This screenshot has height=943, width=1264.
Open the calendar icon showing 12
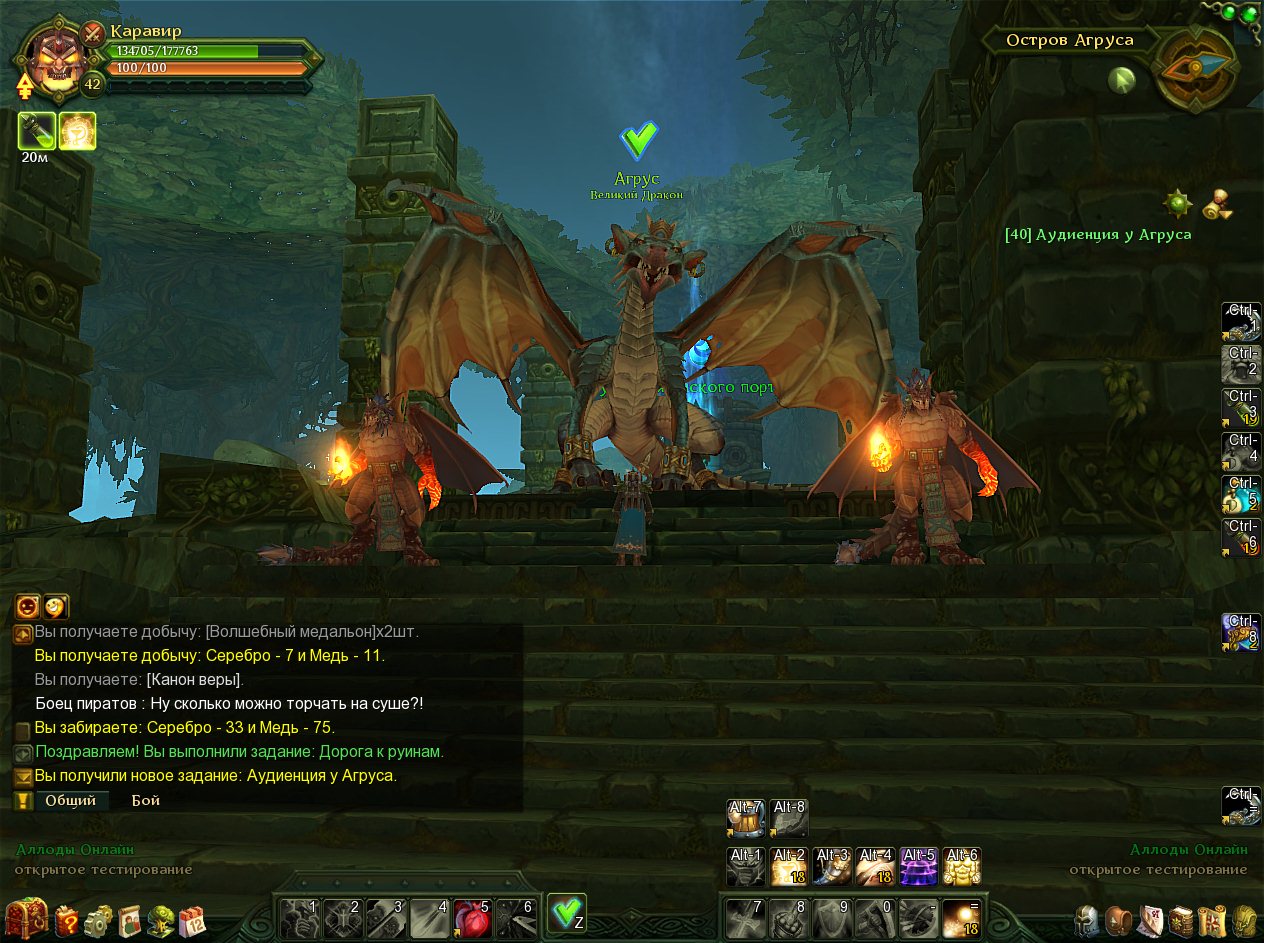[191, 919]
